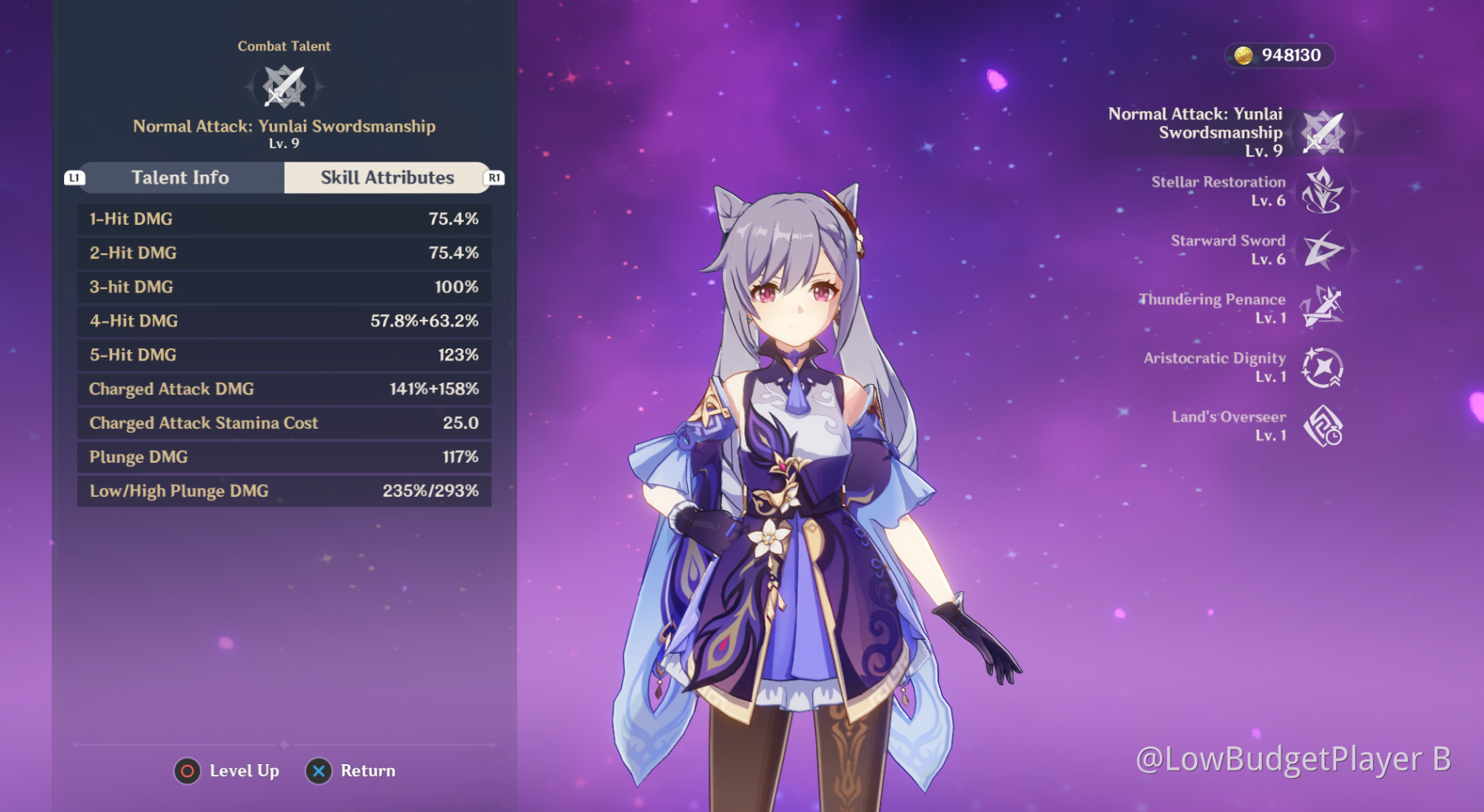
Task: Choose Normal Attack: Yunlai Swordsmanship talent
Action: click(1322, 132)
